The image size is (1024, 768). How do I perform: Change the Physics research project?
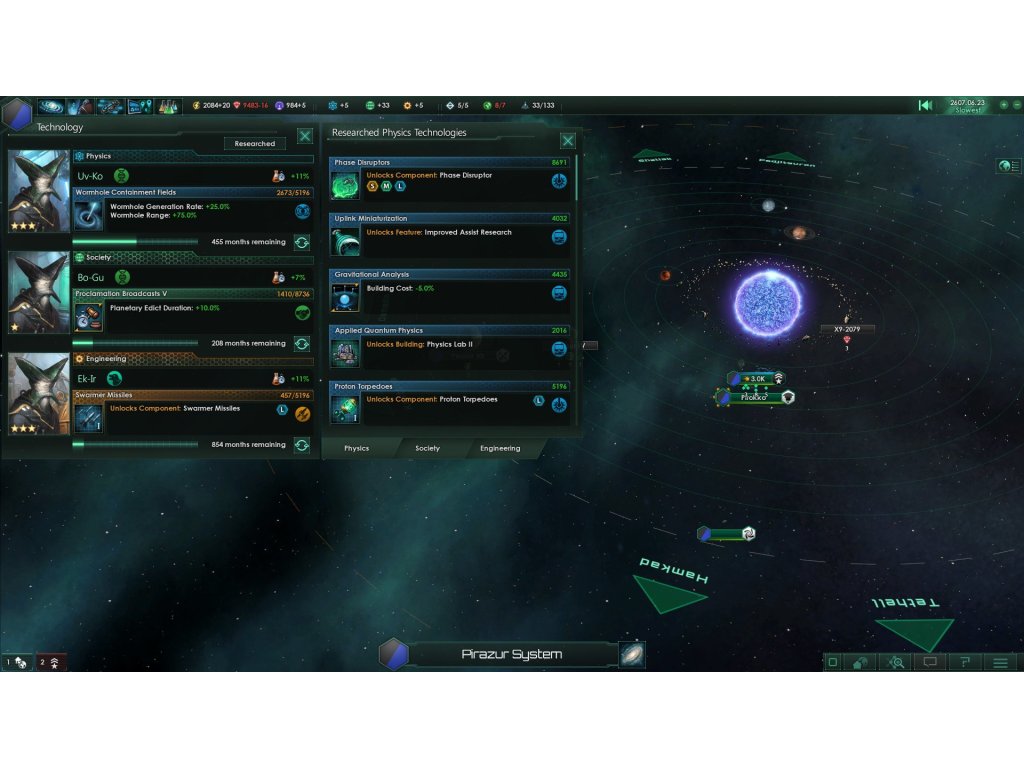[x=301, y=242]
